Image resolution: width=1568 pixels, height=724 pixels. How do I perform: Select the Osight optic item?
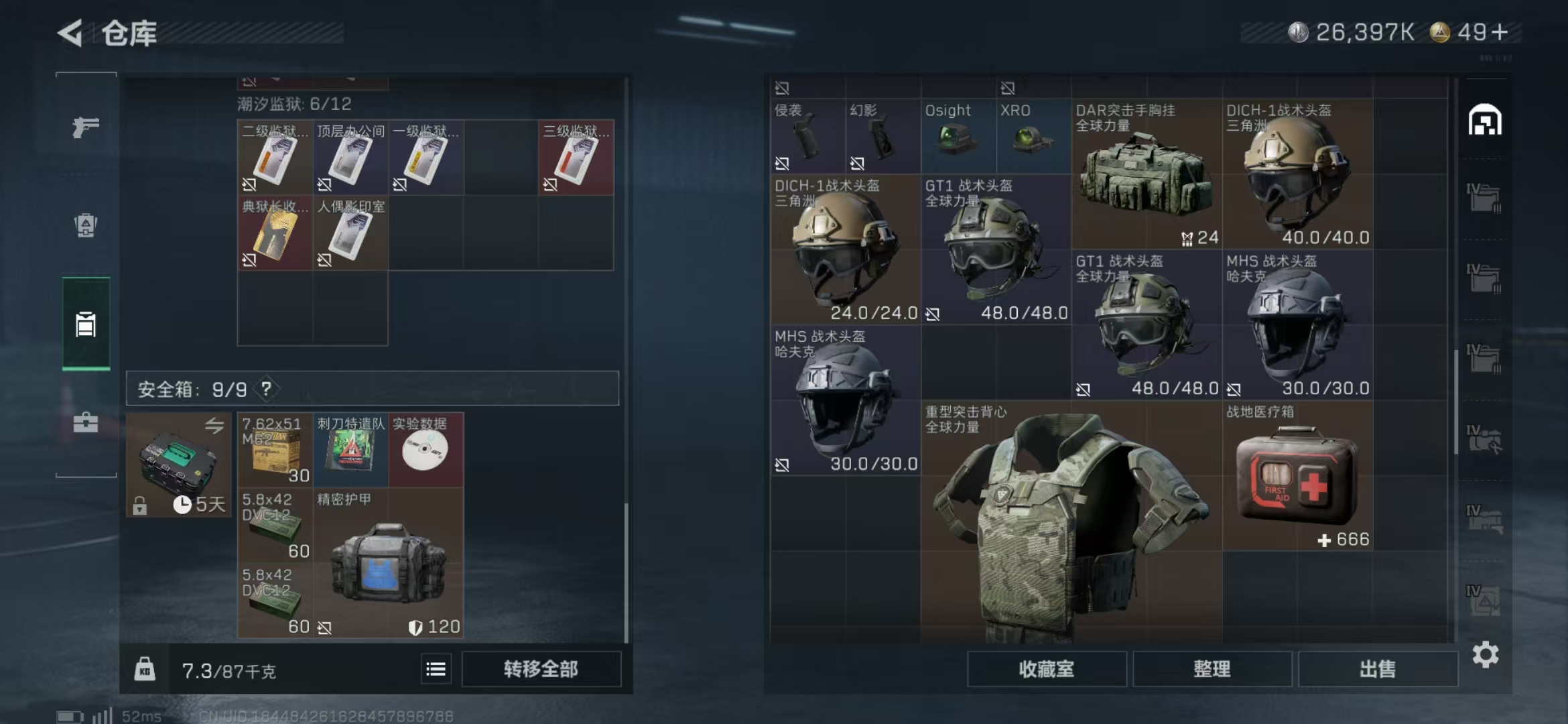(x=958, y=136)
